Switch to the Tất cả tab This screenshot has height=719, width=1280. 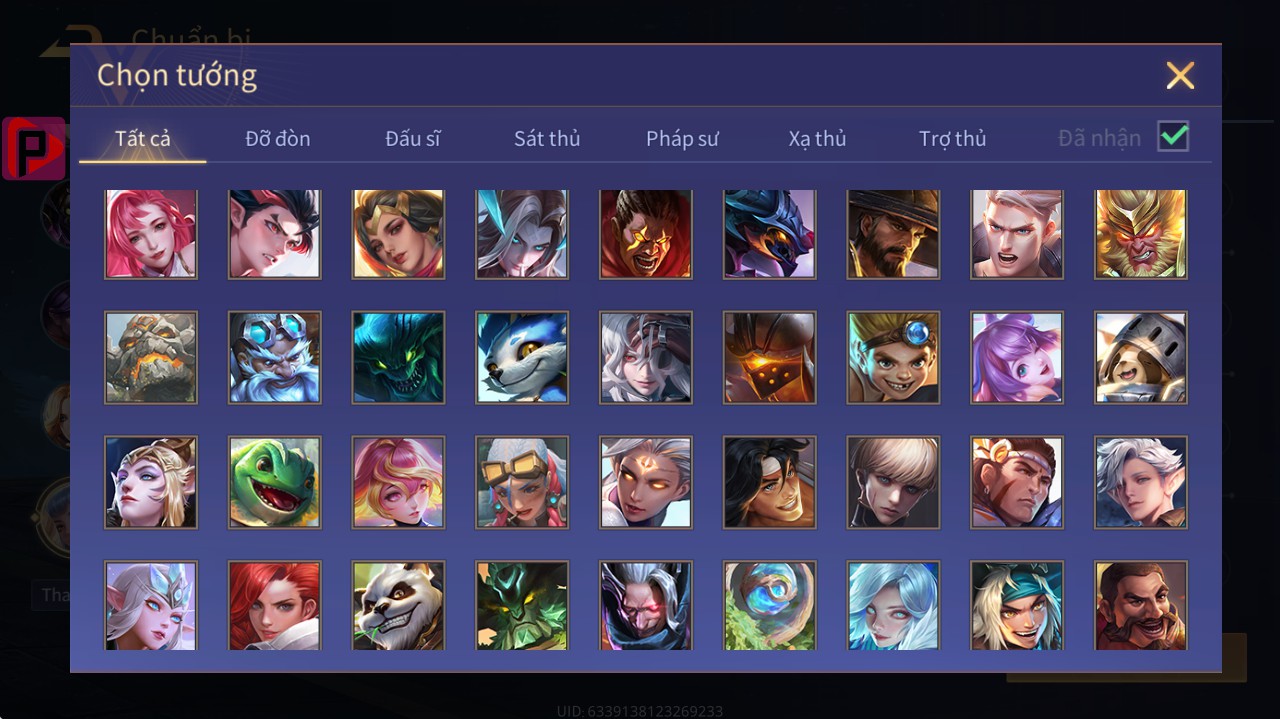tap(143, 138)
